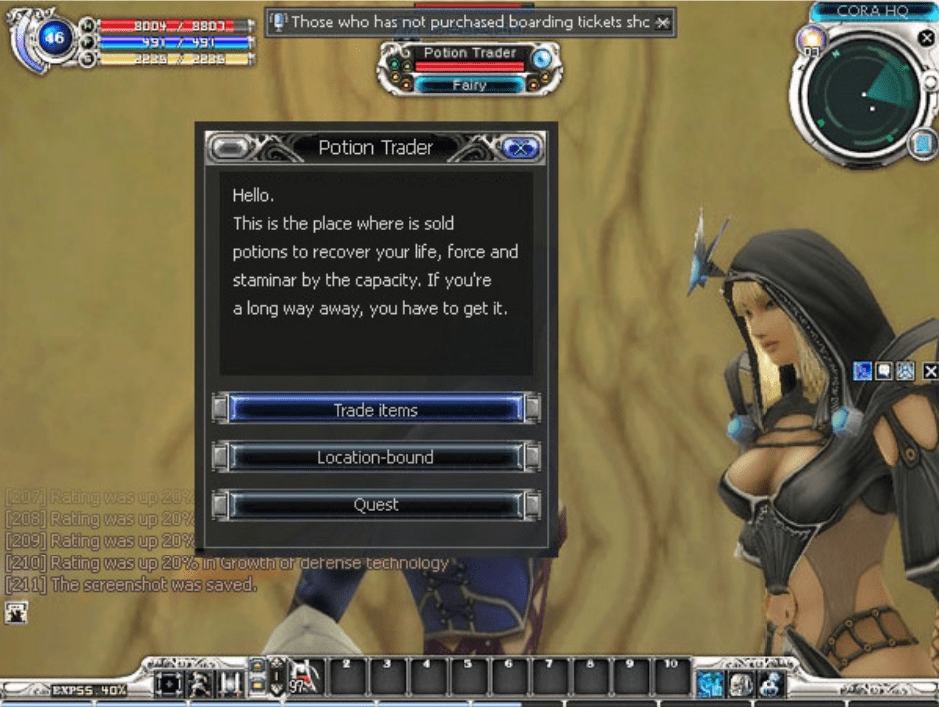Click the skull face icon in the bottom bar
The image size is (939, 707).
pos(741,683)
